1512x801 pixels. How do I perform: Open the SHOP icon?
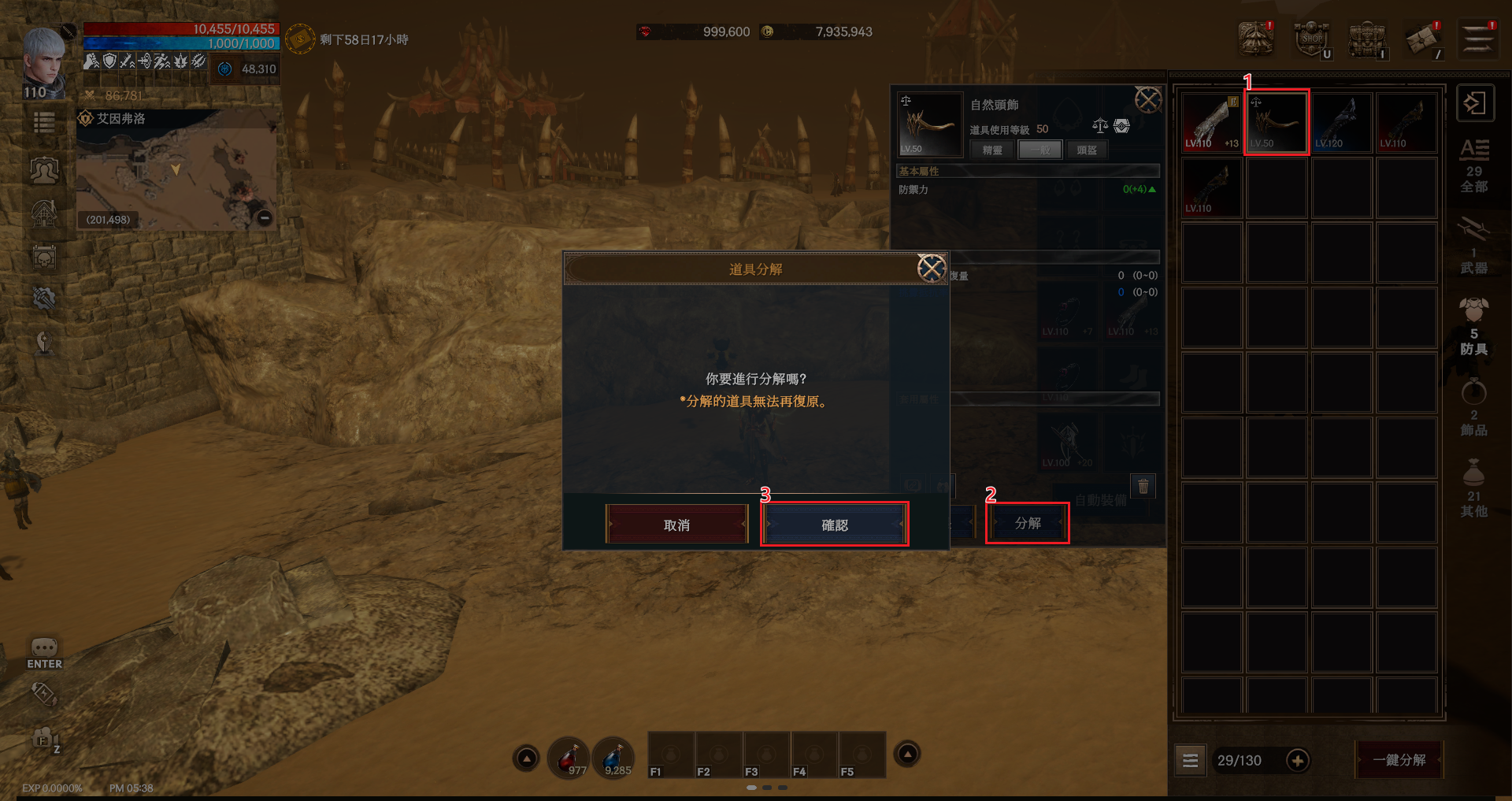click(x=1312, y=39)
